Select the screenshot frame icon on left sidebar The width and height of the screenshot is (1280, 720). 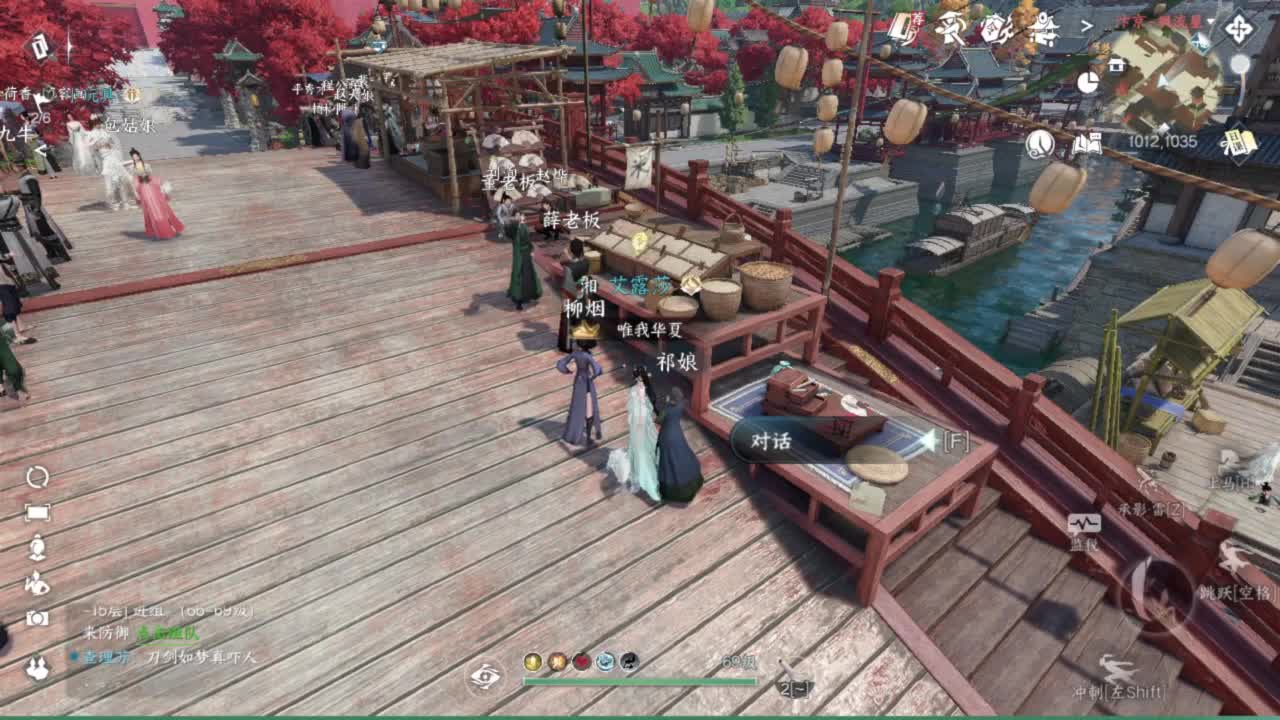click(35, 511)
